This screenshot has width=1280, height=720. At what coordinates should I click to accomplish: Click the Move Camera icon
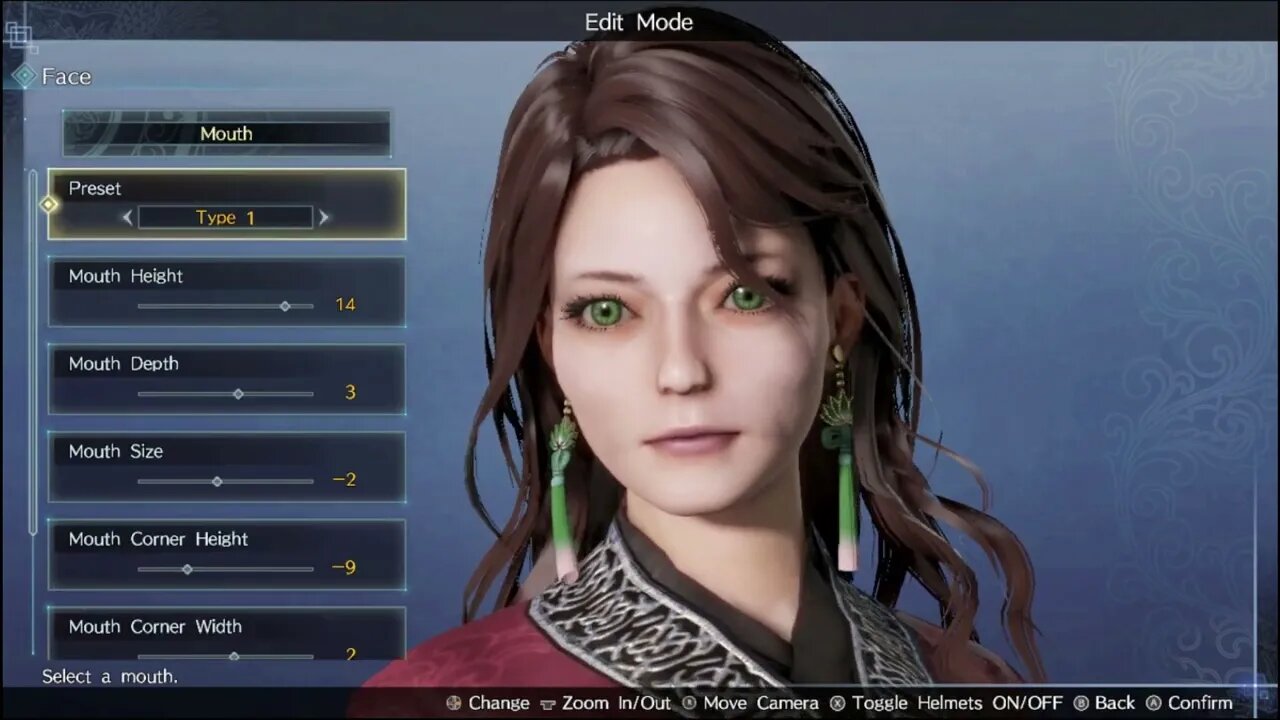click(687, 703)
